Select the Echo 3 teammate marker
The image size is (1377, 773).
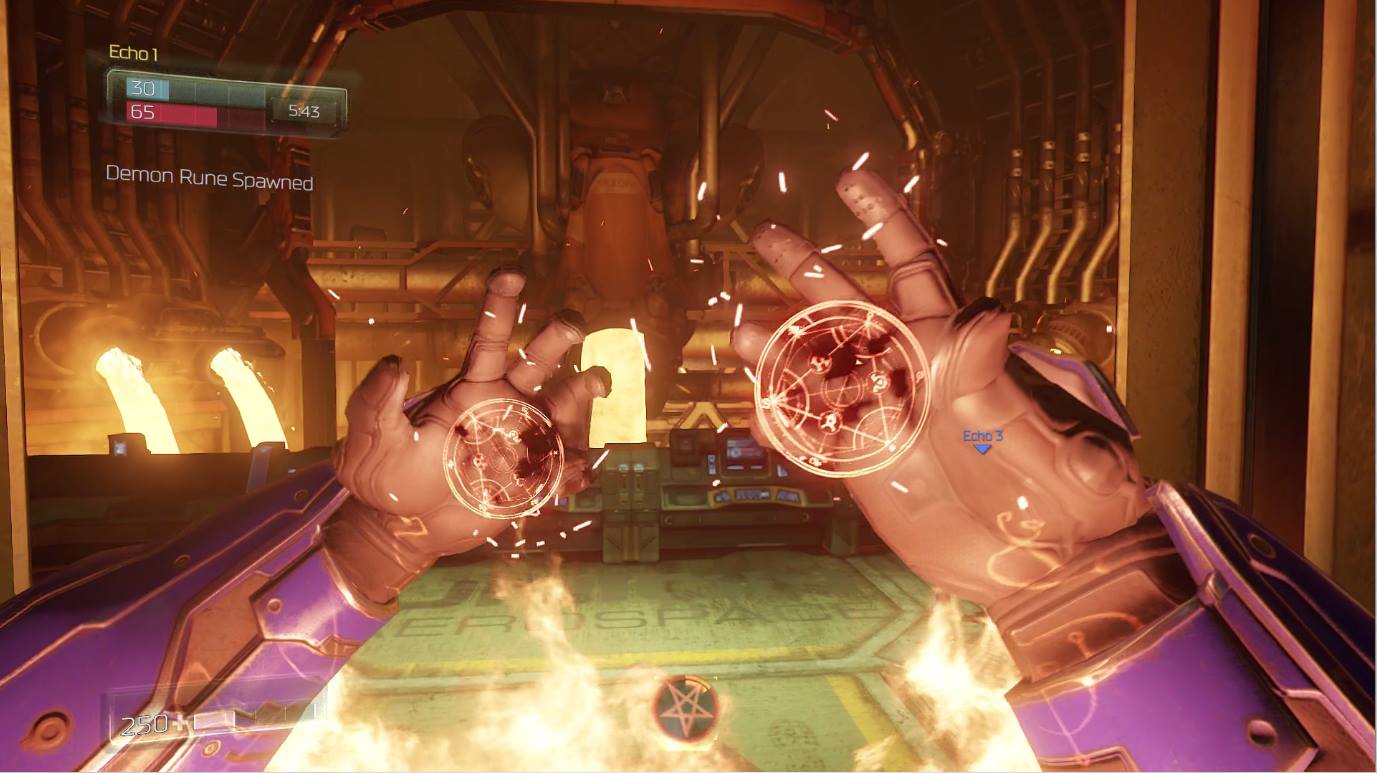982,441
